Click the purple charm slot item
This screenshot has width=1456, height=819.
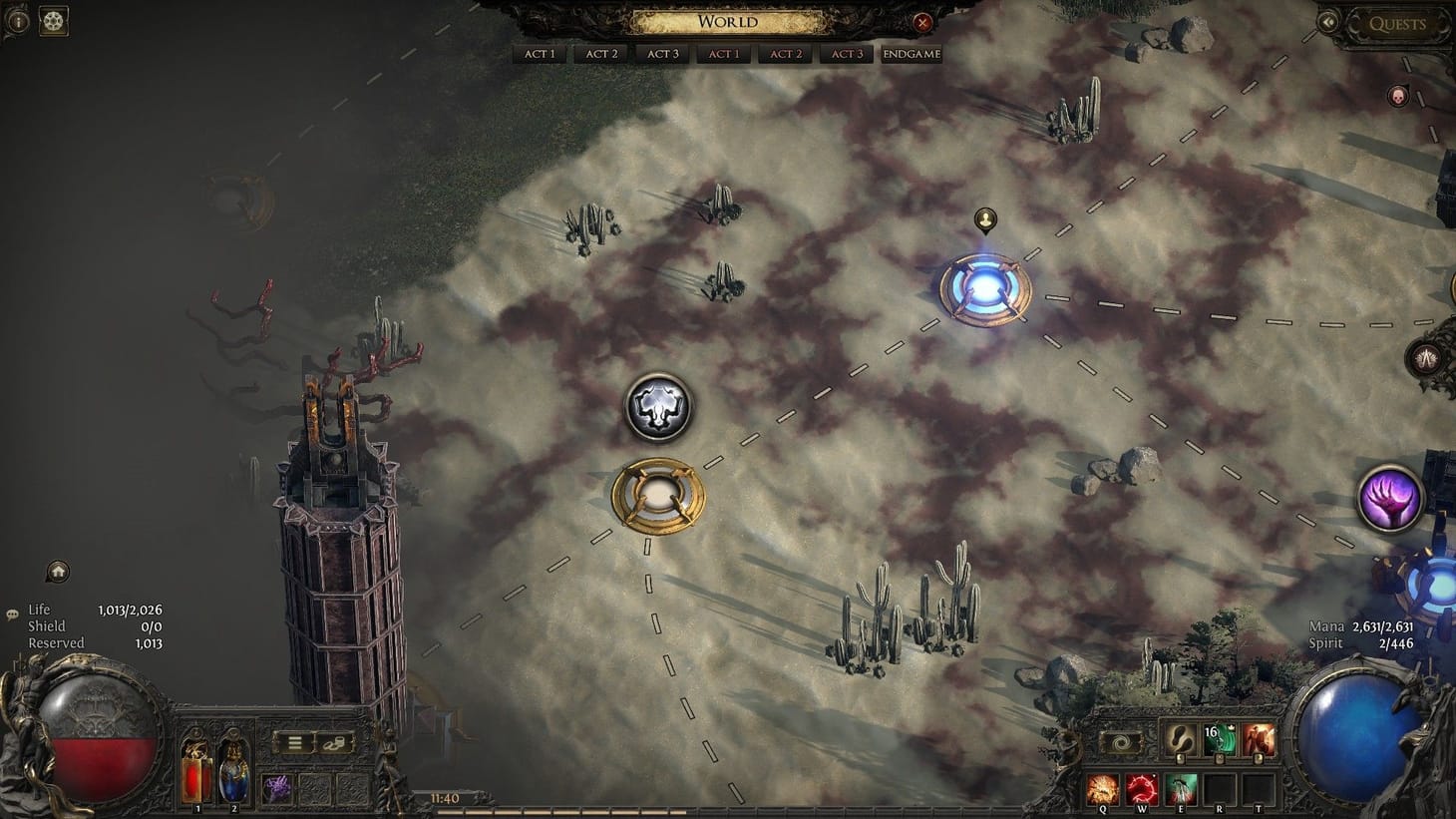(x=277, y=788)
